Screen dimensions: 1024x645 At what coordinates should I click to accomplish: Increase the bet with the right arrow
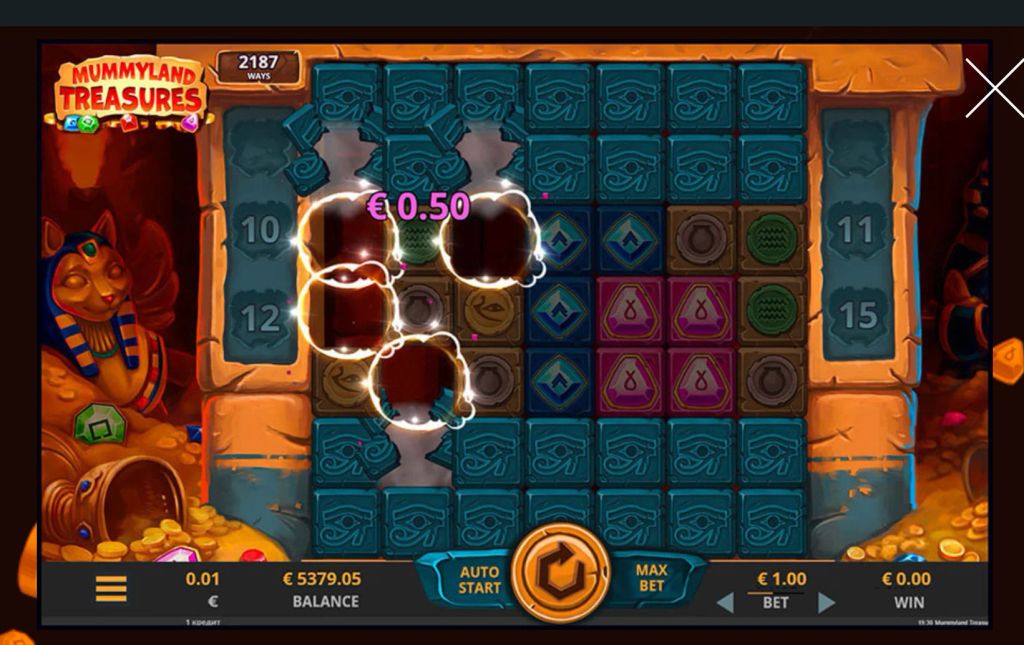[x=826, y=603]
